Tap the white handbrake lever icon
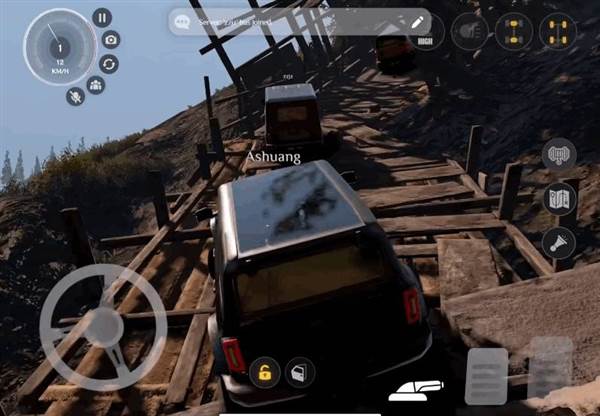The image size is (600, 416). point(417,388)
